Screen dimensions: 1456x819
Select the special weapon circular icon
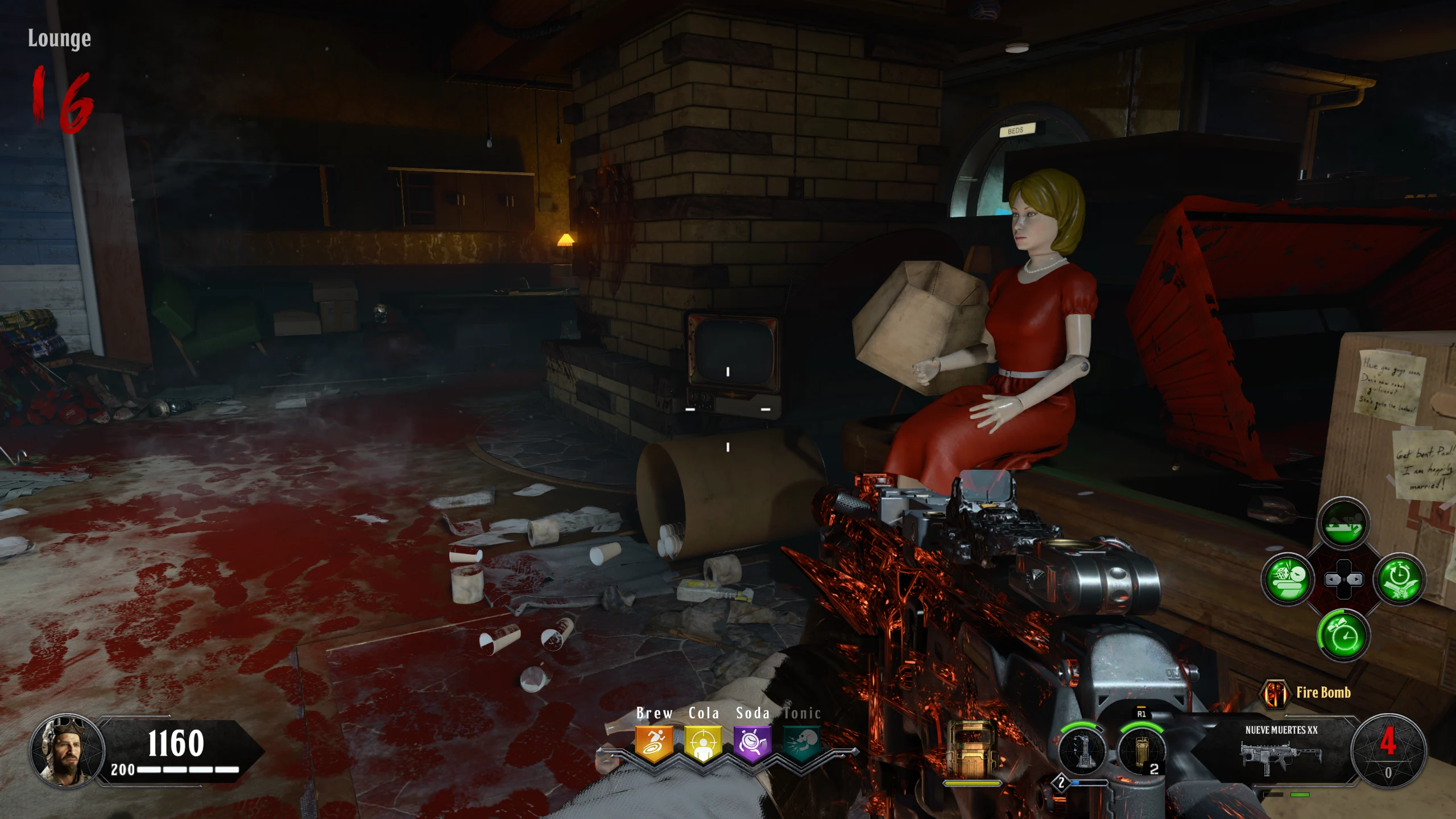1082,751
